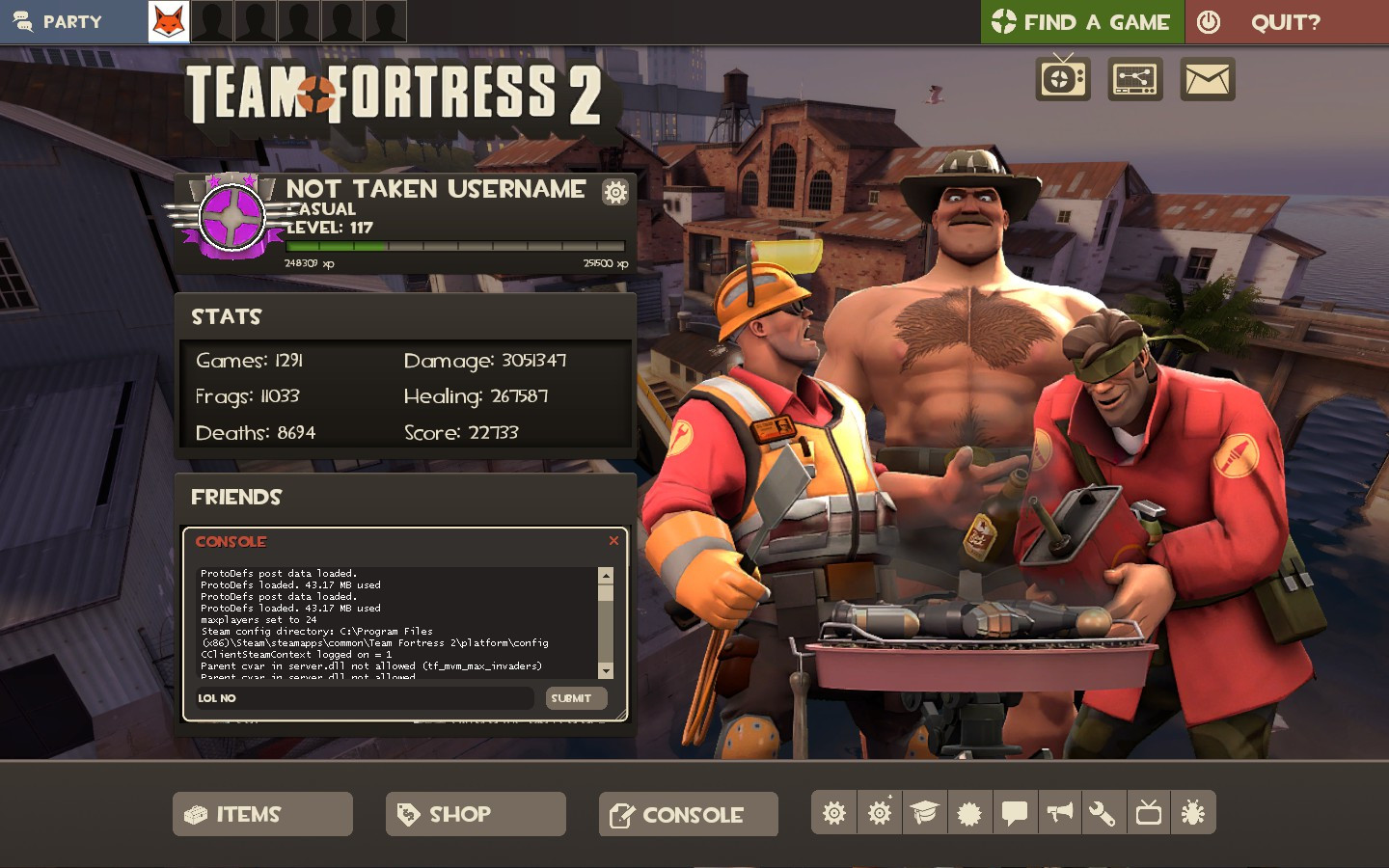This screenshot has height=868, width=1389.
Task: Open Advanced Options via the sparkled gear icon
Action: (879, 813)
